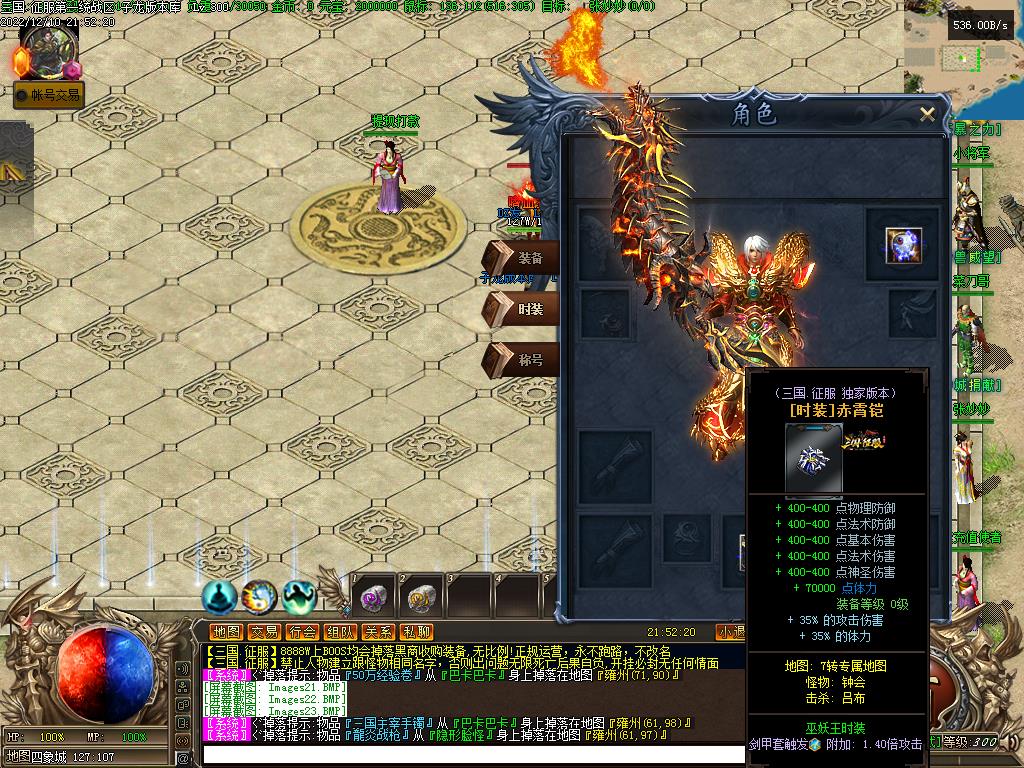
Task: Select the blue orb fashion item slot
Action: (x=903, y=245)
